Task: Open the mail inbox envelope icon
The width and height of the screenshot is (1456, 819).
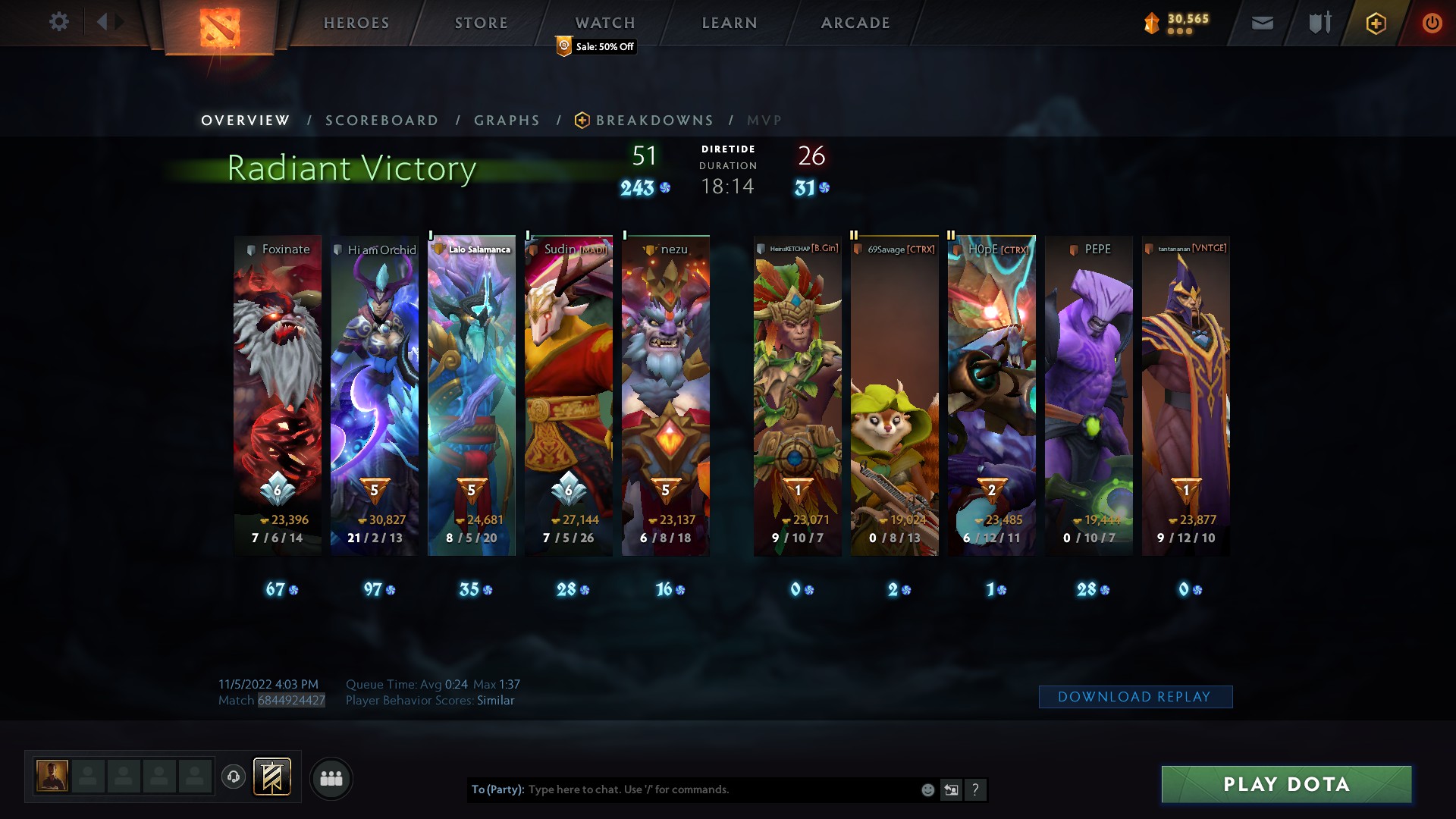Action: click(1262, 23)
